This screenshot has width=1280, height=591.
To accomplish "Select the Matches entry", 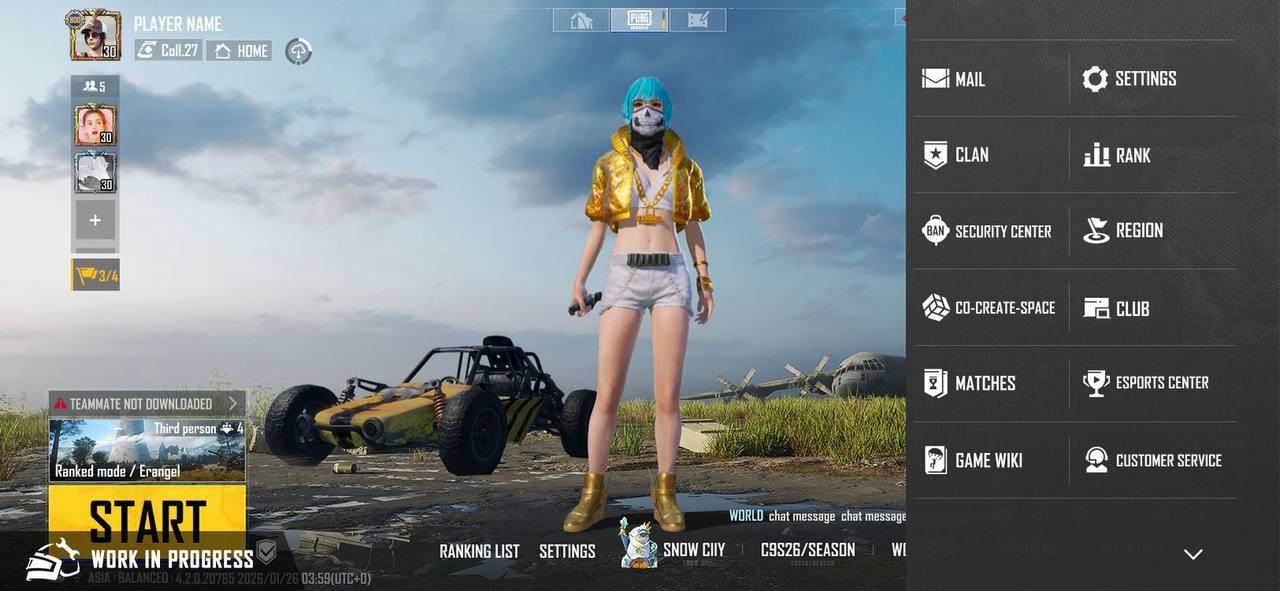I will click(x=969, y=383).
